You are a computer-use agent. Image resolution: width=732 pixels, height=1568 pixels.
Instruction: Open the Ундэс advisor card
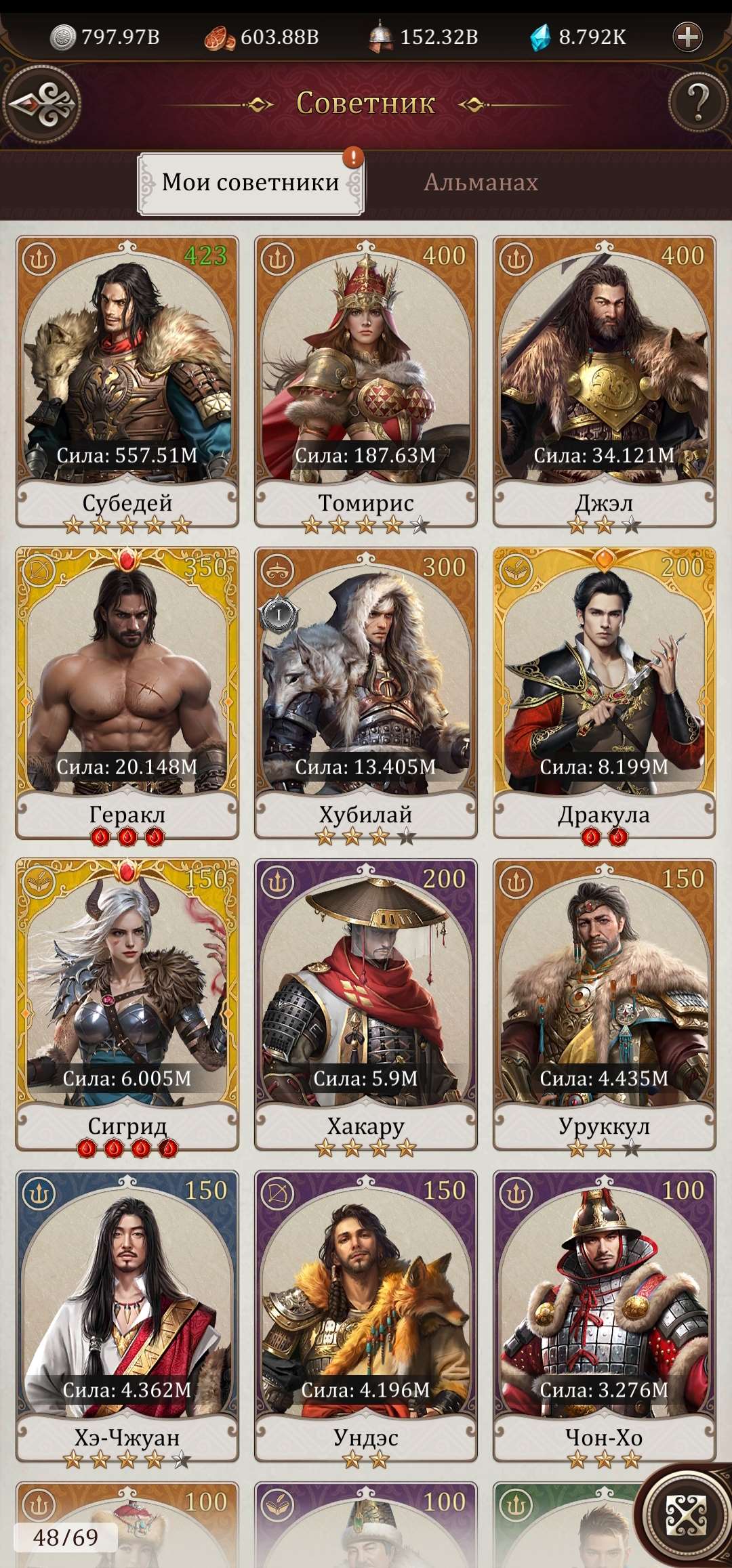point(366,1314)
